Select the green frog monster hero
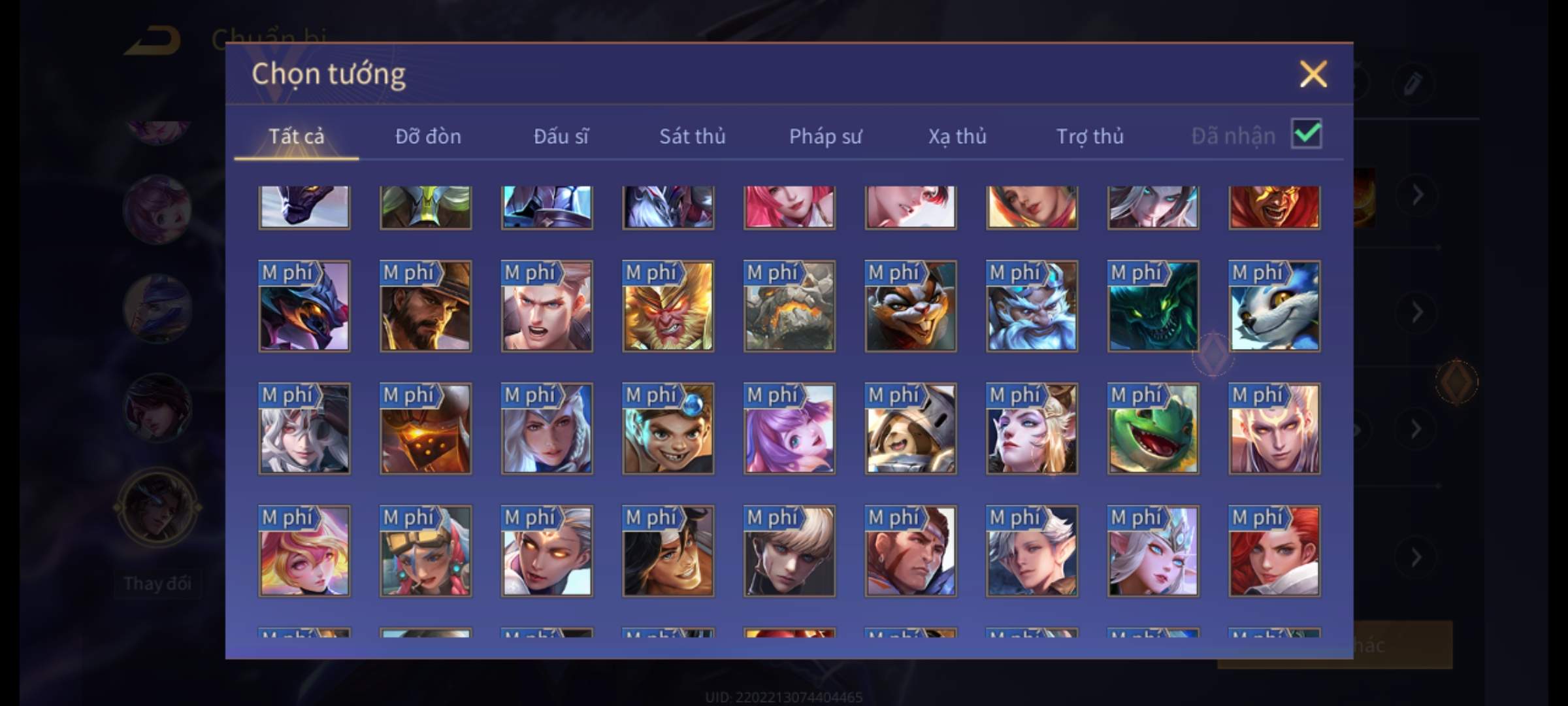 click(x=1153, y=429)
